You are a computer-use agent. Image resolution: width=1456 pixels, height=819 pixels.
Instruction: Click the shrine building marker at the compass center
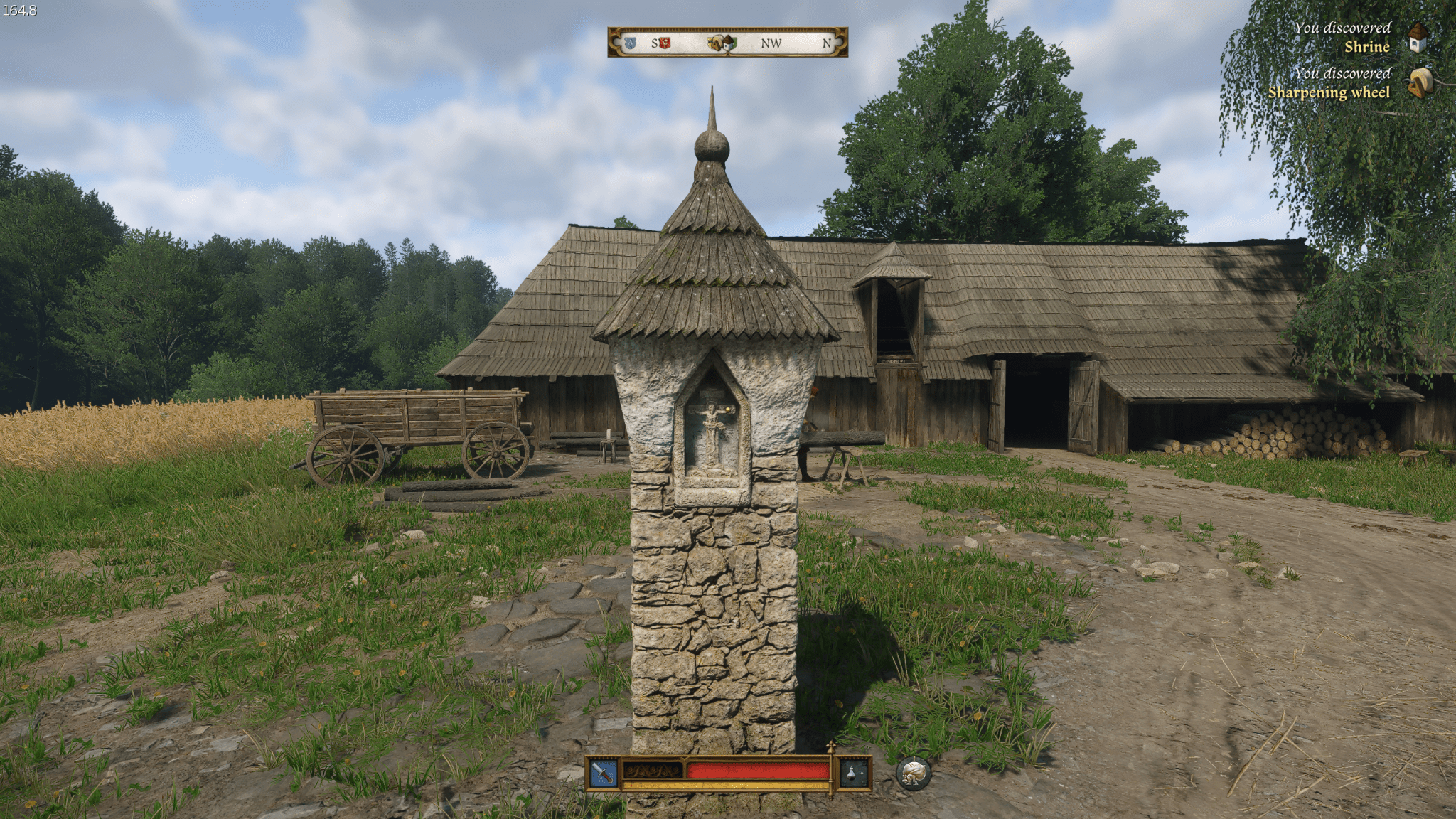[728, 44]
